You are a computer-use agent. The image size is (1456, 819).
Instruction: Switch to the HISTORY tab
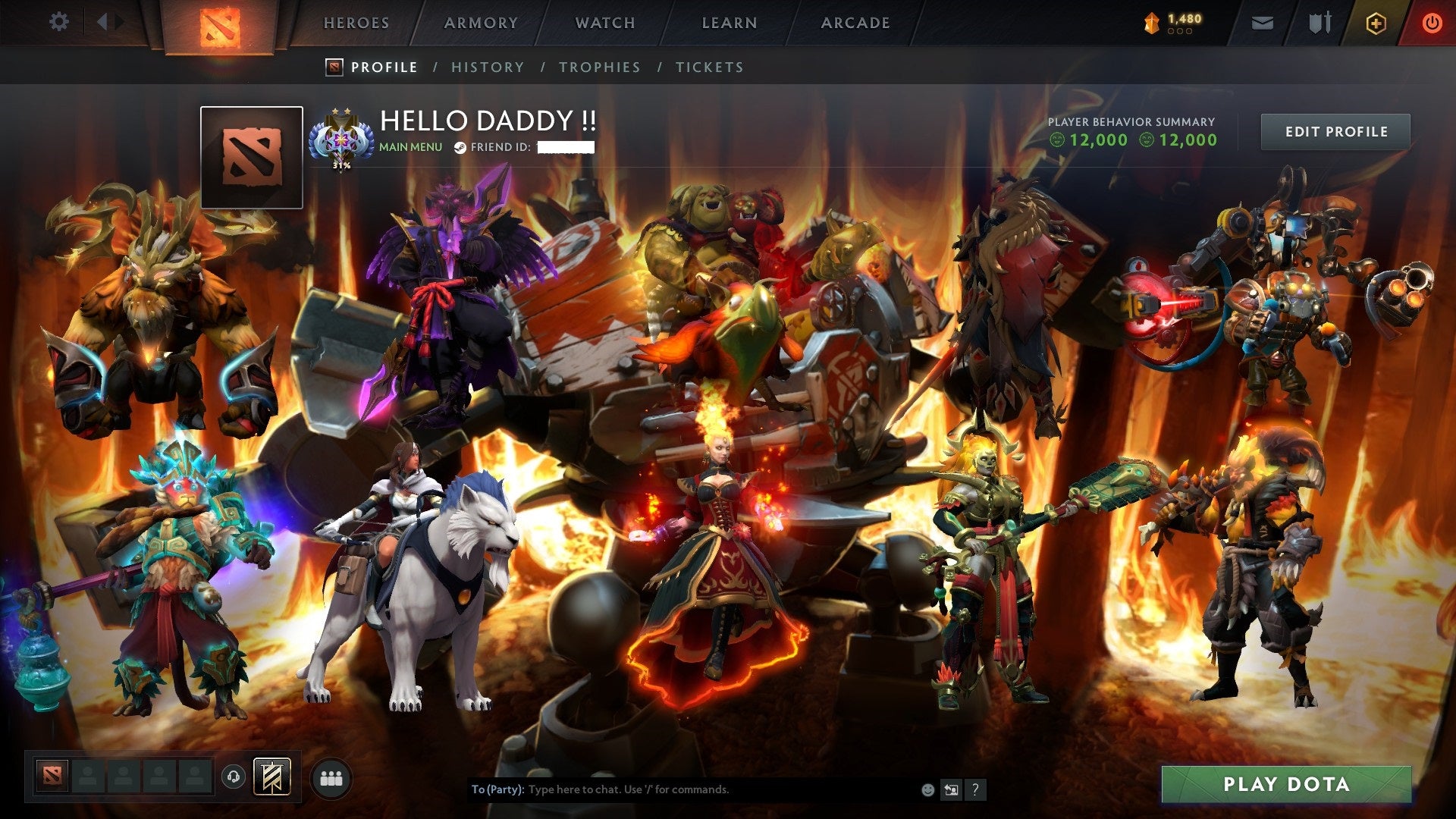pos(487,67)
